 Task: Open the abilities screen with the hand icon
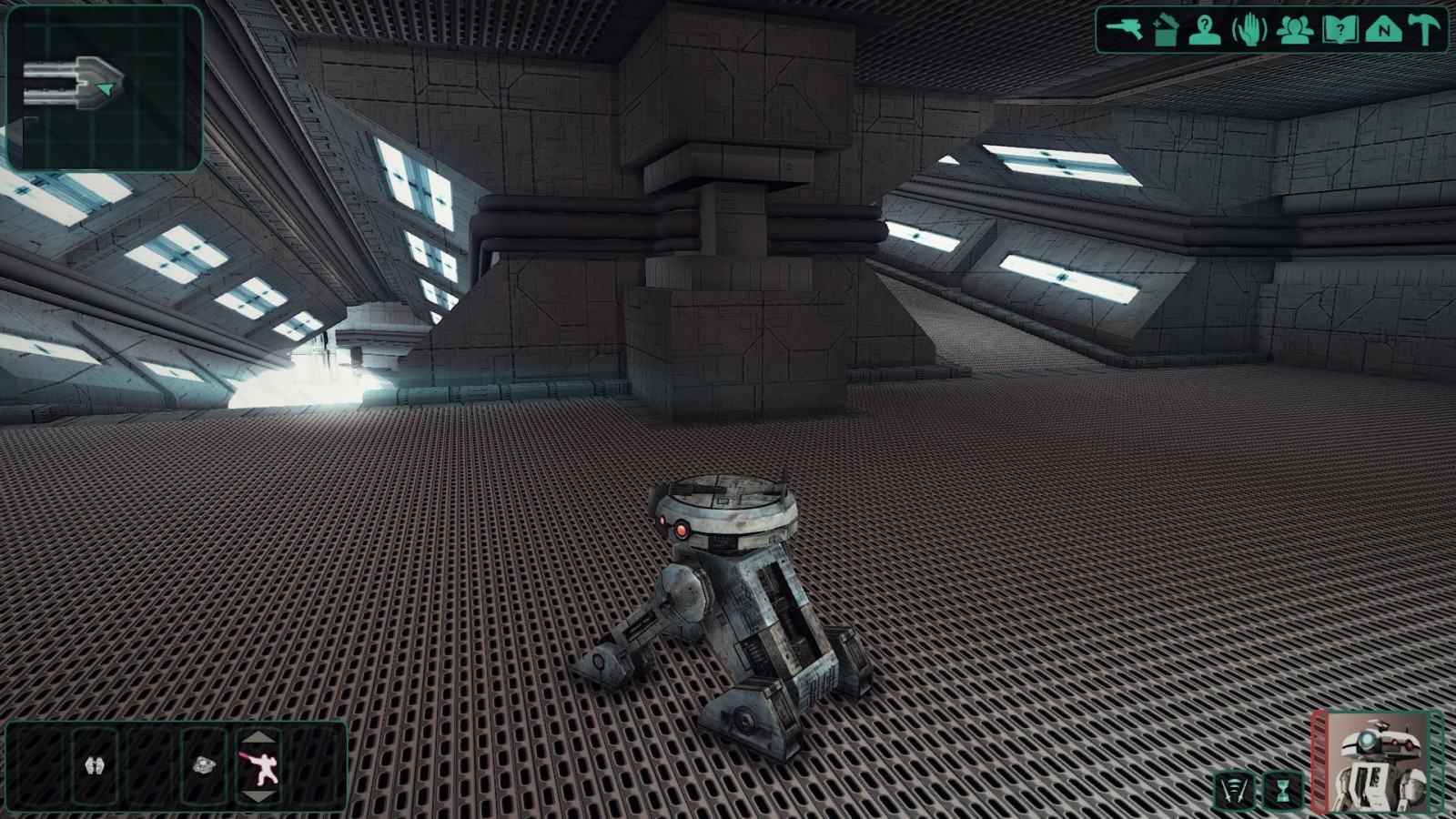point(1249,30)
